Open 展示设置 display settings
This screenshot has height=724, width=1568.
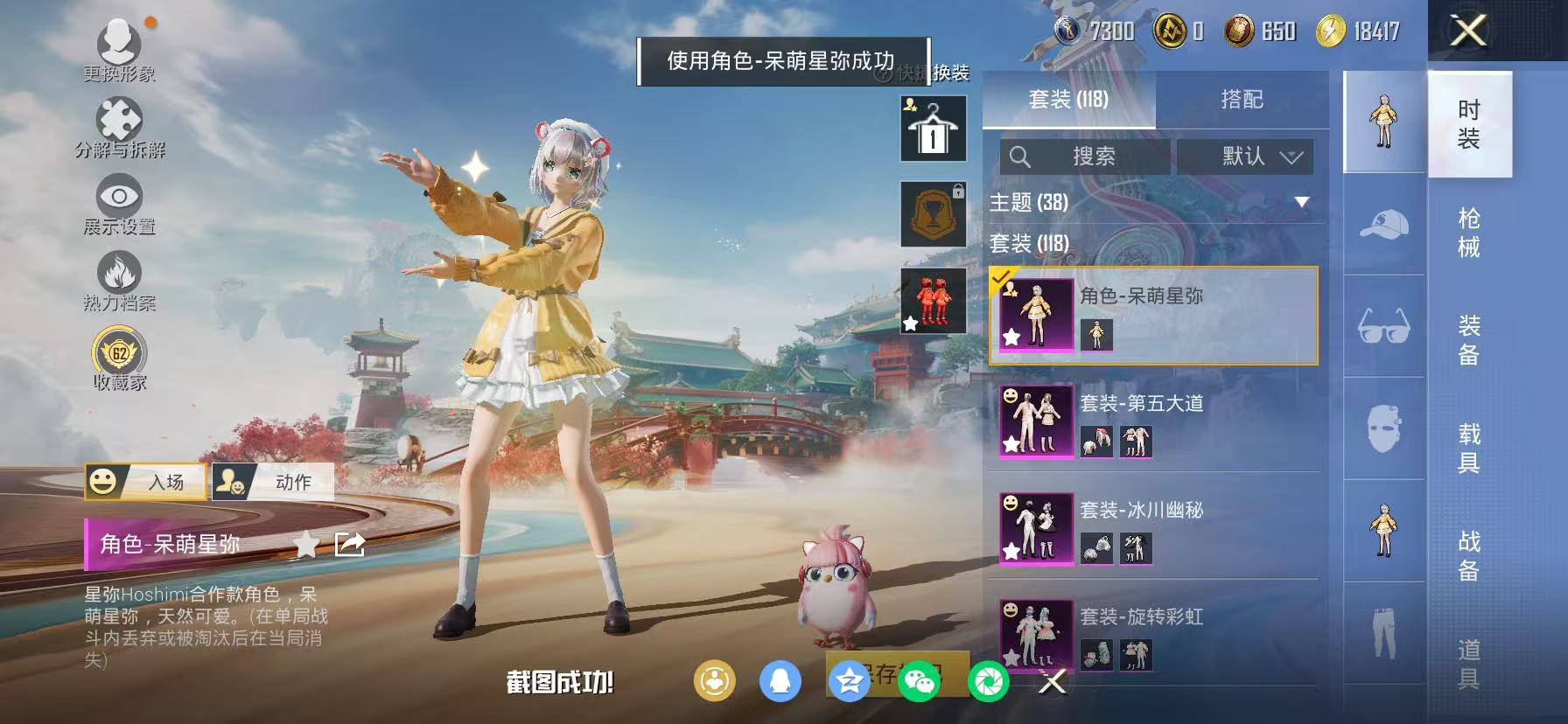pyautogui.click(x=121, y=198)
